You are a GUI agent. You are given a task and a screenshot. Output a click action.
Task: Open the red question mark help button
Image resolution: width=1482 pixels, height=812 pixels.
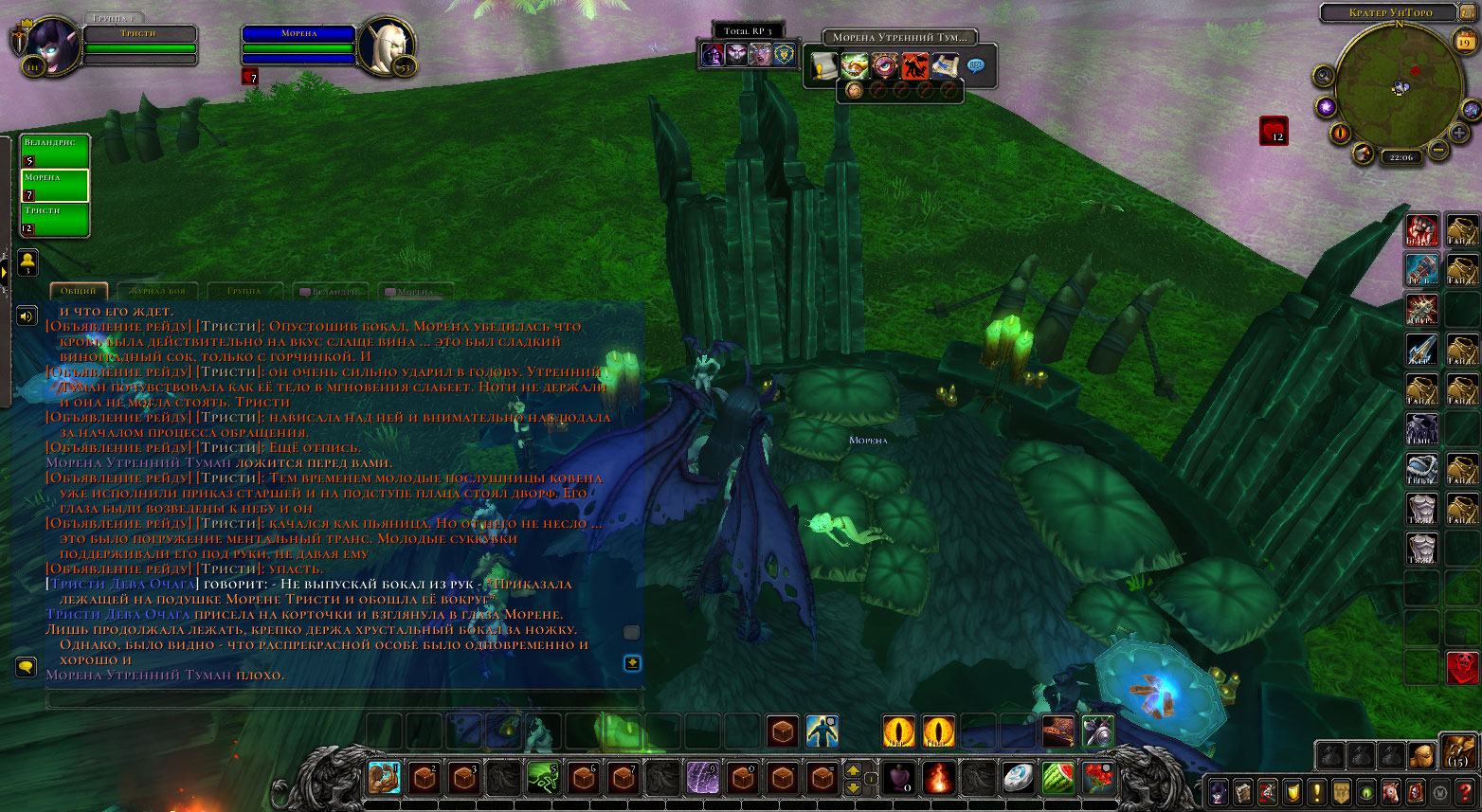(x=1465, y=791)
